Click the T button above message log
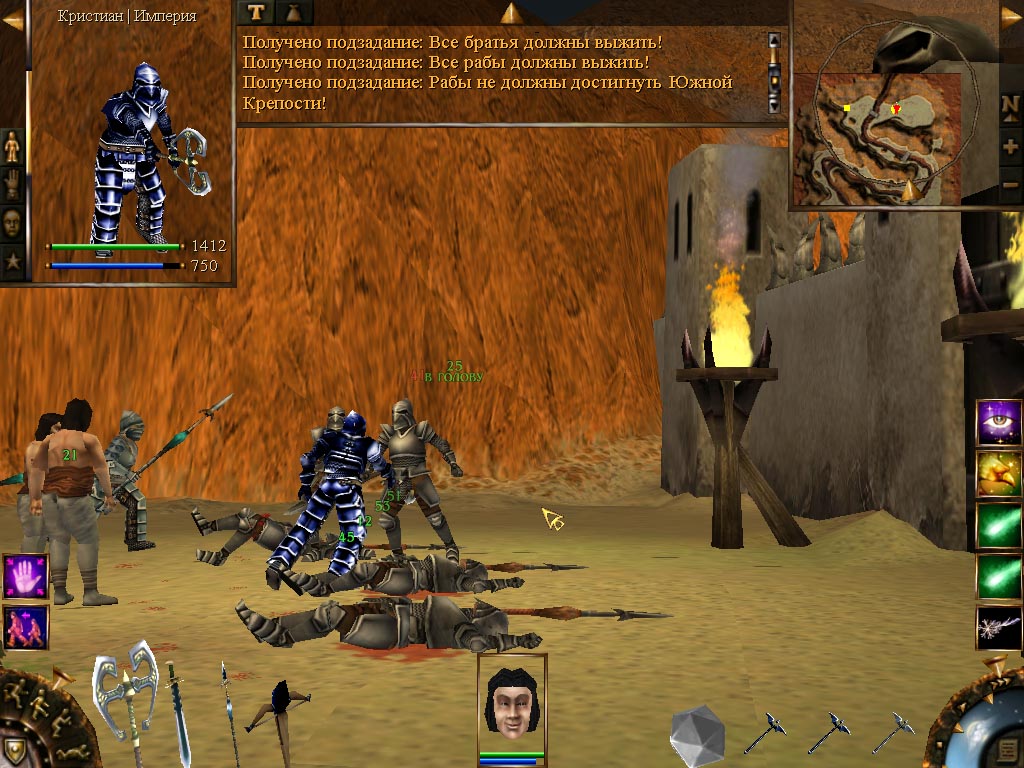Image resolution: width=1024 pixels, height=768 pixels. pos(256,12)
